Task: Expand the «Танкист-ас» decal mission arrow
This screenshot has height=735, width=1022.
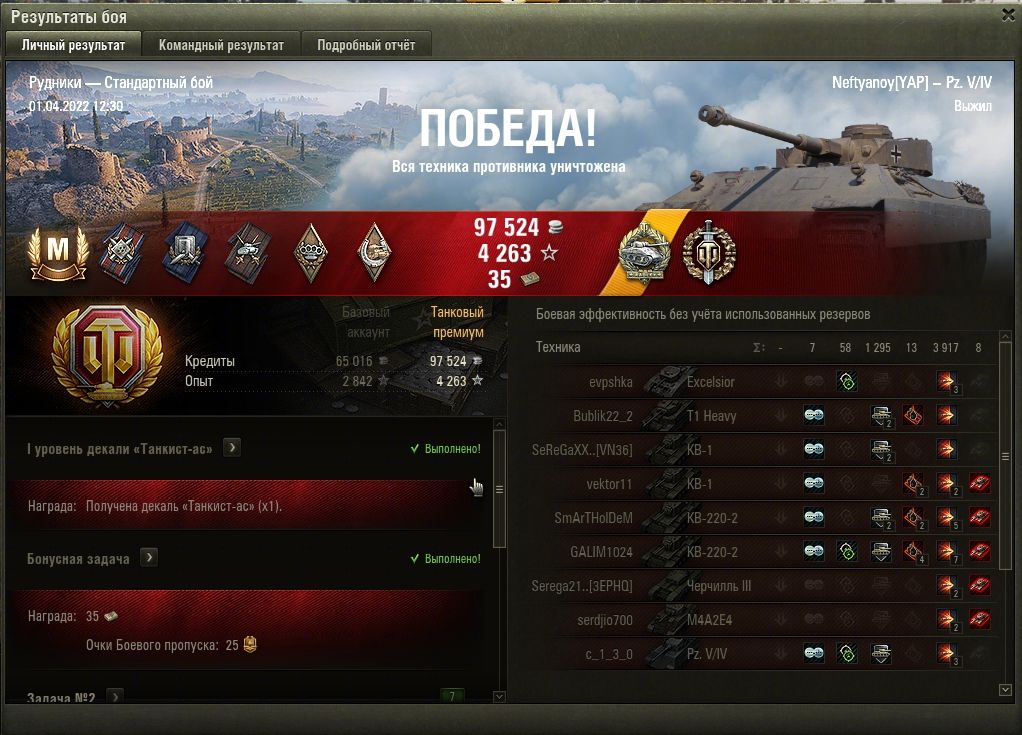Action: (x=231, y=448)
